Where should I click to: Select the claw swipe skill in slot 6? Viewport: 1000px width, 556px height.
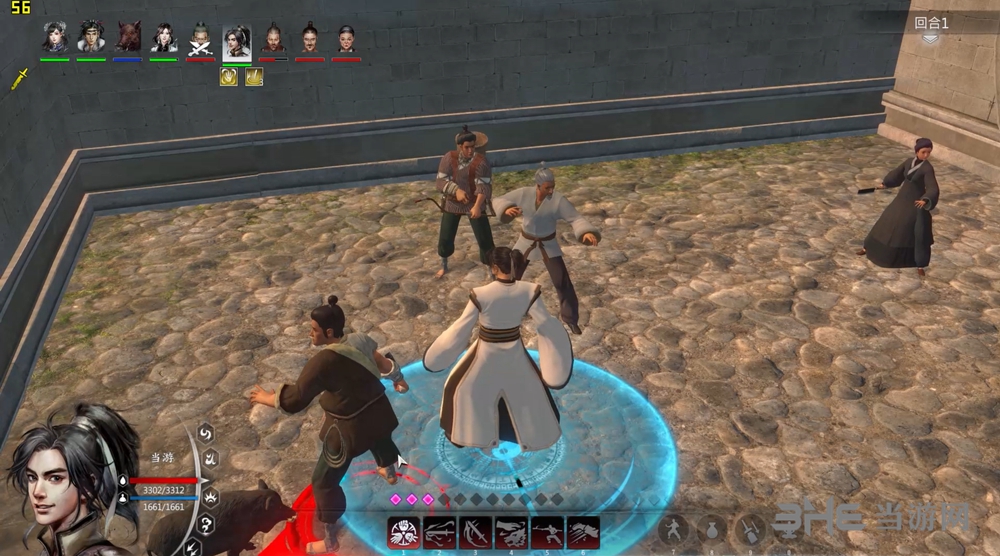[583, 532]
